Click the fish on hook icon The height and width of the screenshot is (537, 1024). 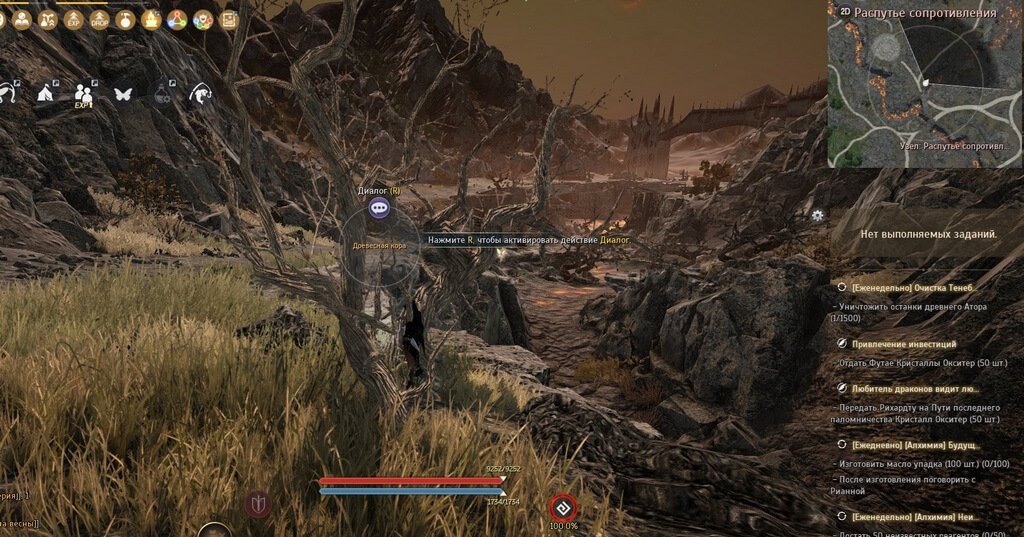201,93
